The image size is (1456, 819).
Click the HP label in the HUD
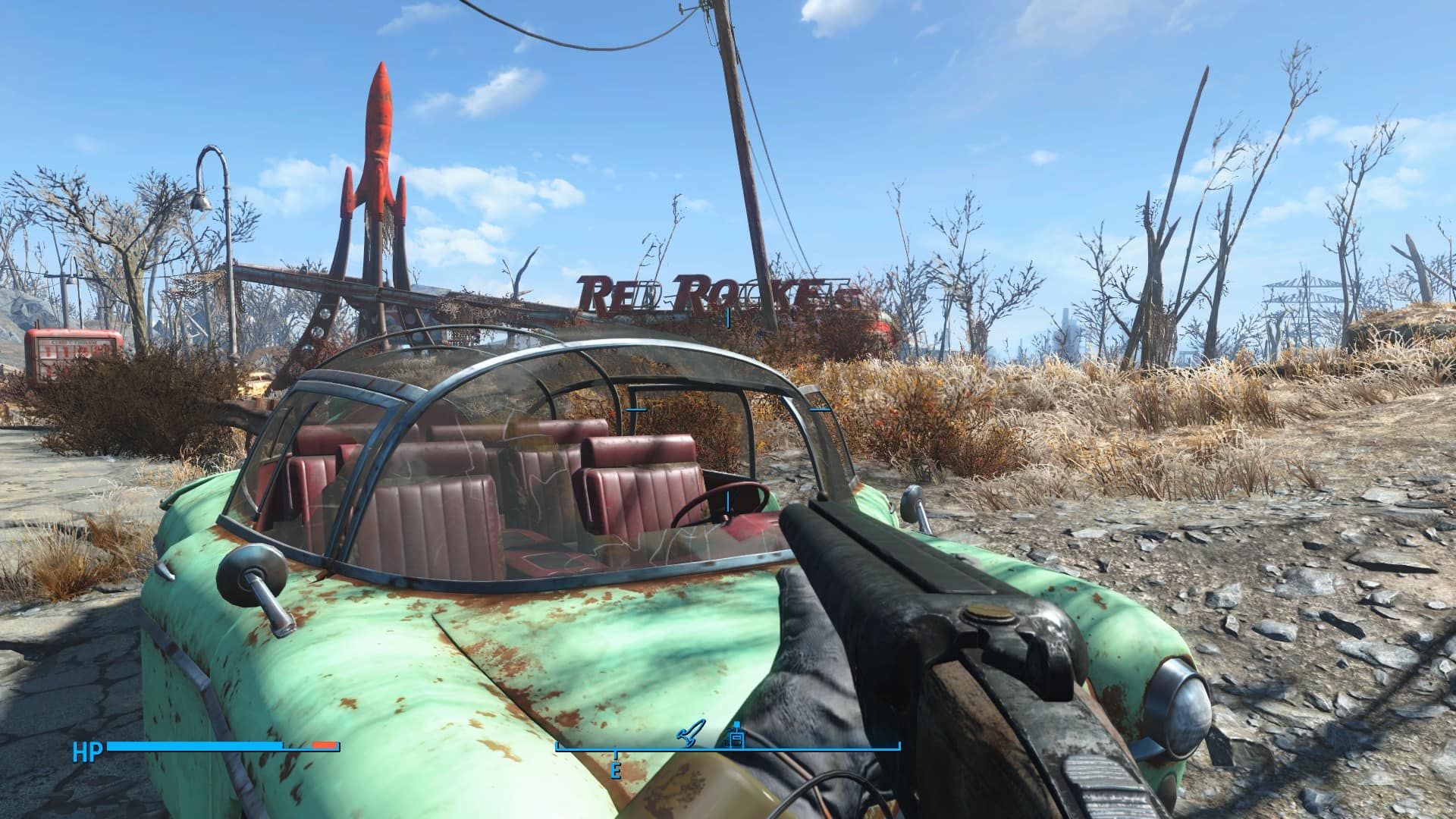click(88, 751)
